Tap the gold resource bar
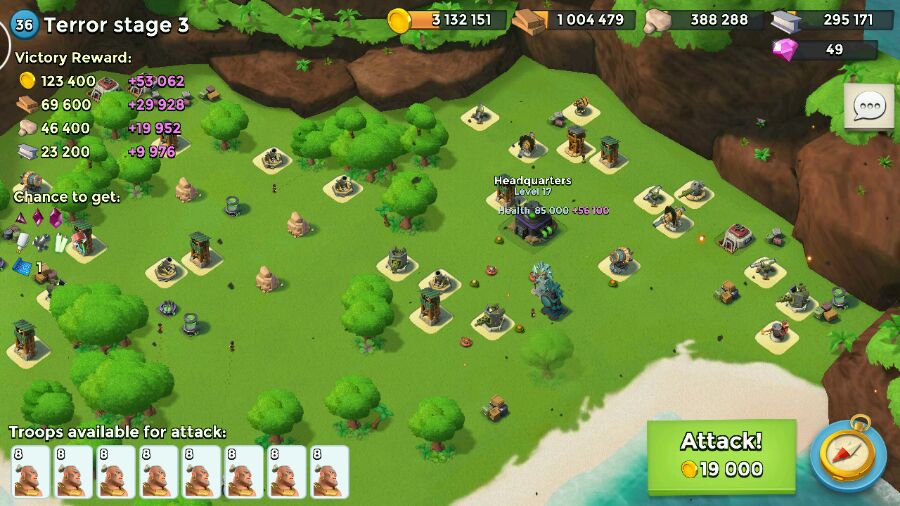 click(448, 20)
